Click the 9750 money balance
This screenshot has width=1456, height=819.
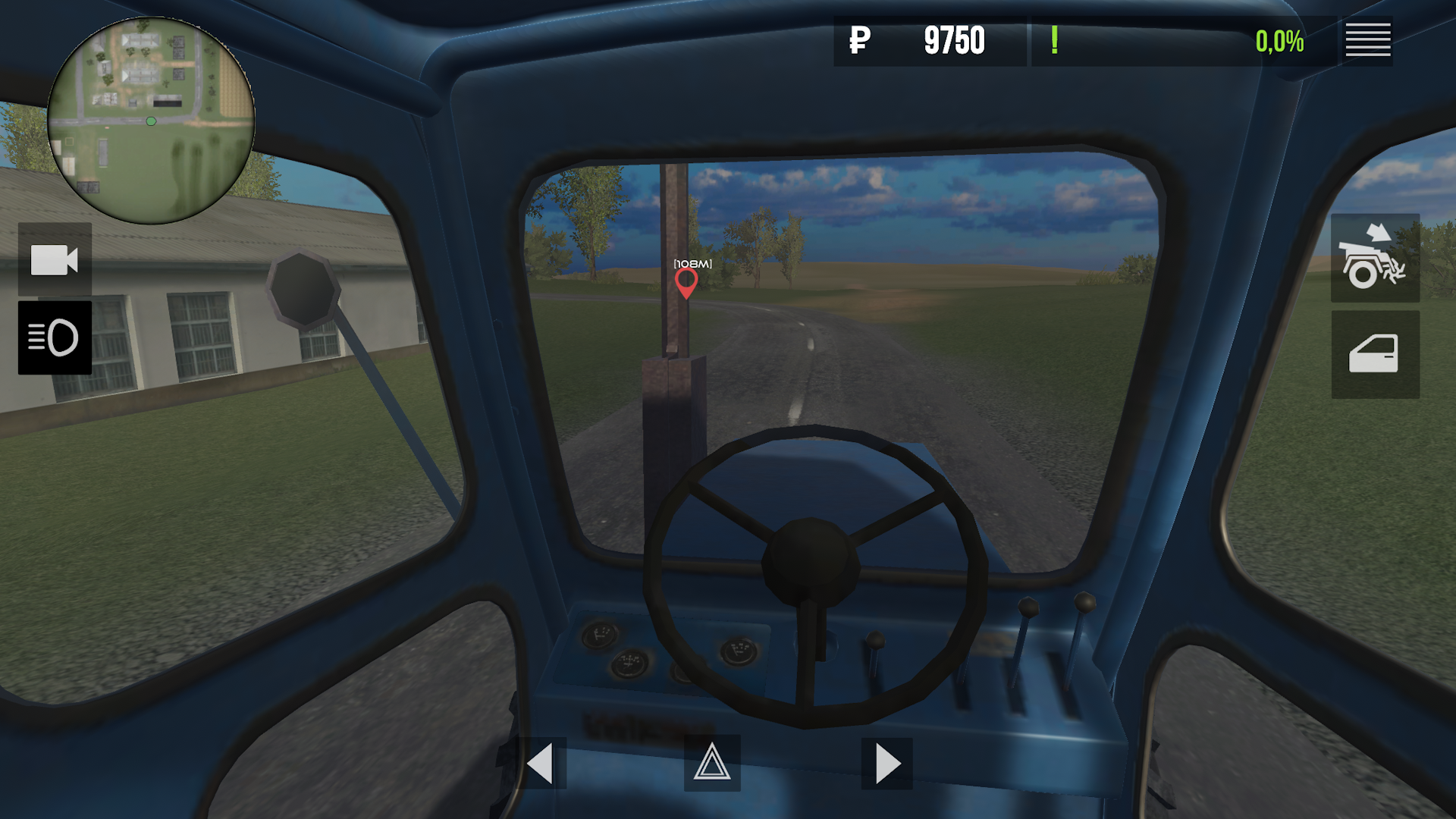(953, 42)
